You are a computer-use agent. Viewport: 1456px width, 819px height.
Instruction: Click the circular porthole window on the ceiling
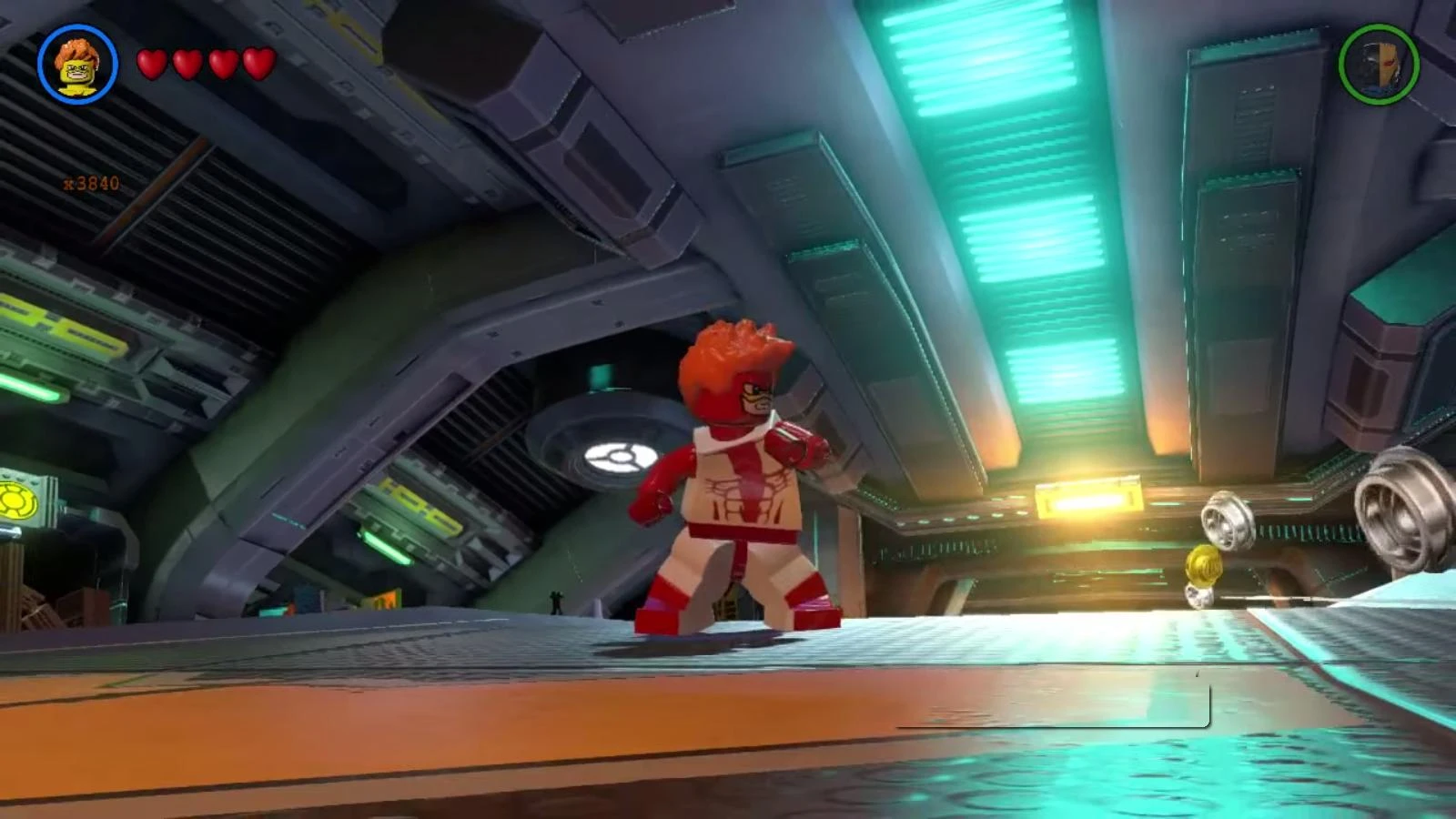point(623,453)
